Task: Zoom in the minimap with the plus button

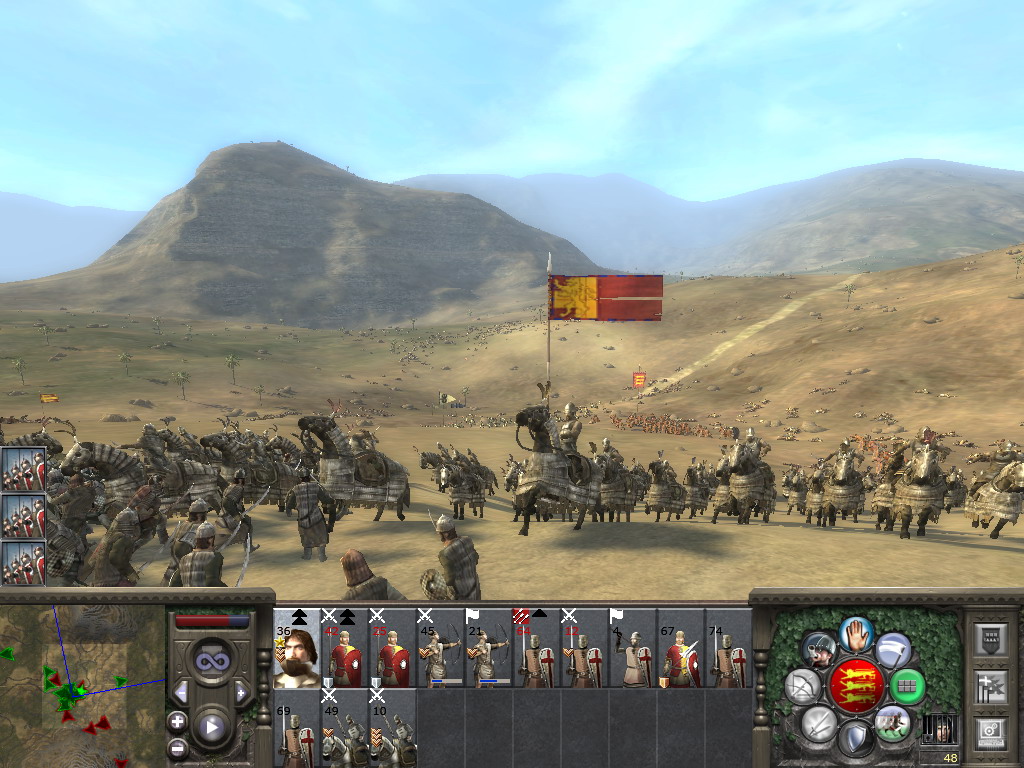Action: point(178,720)
